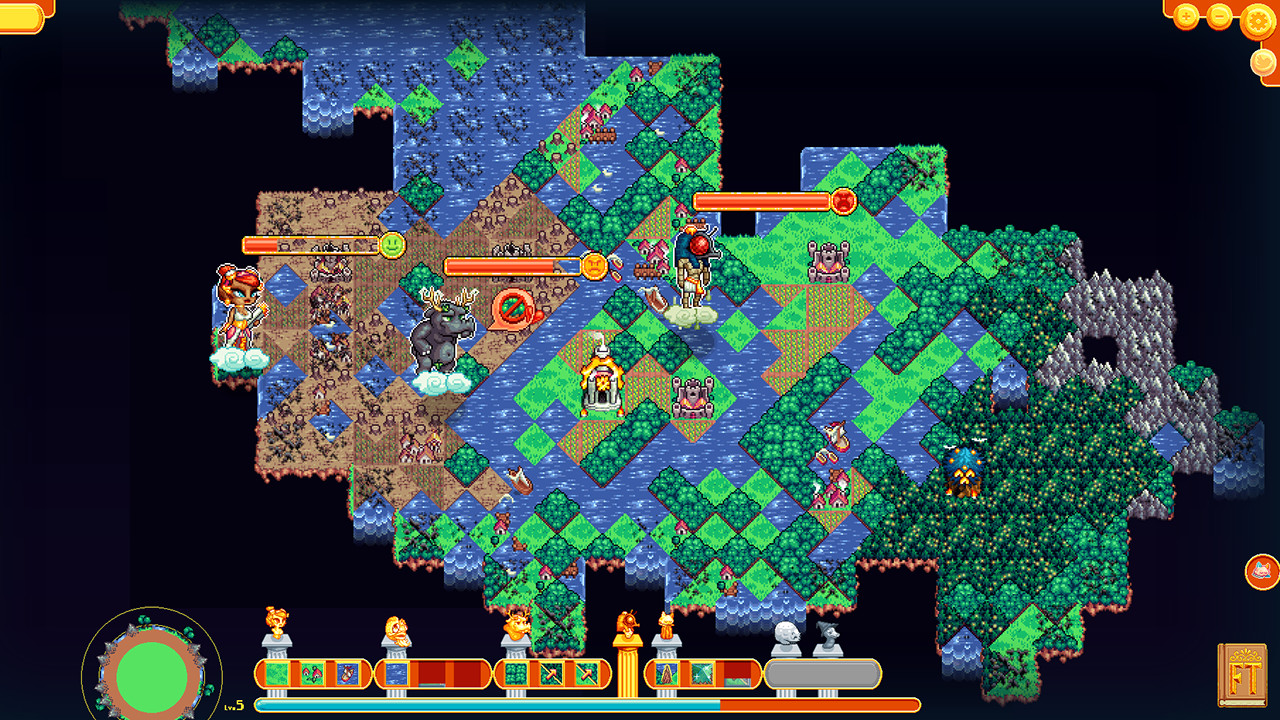Pick the boat ability icon
Screen dimensions: 1280x720
pos(346,673)
